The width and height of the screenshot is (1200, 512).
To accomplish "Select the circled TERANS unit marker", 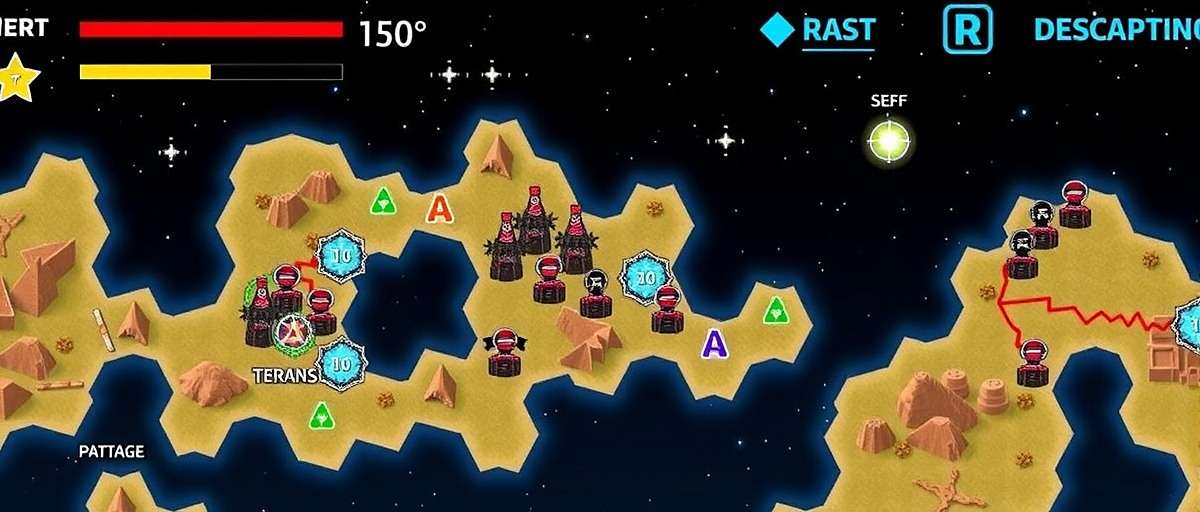I will tap(293, 331).
